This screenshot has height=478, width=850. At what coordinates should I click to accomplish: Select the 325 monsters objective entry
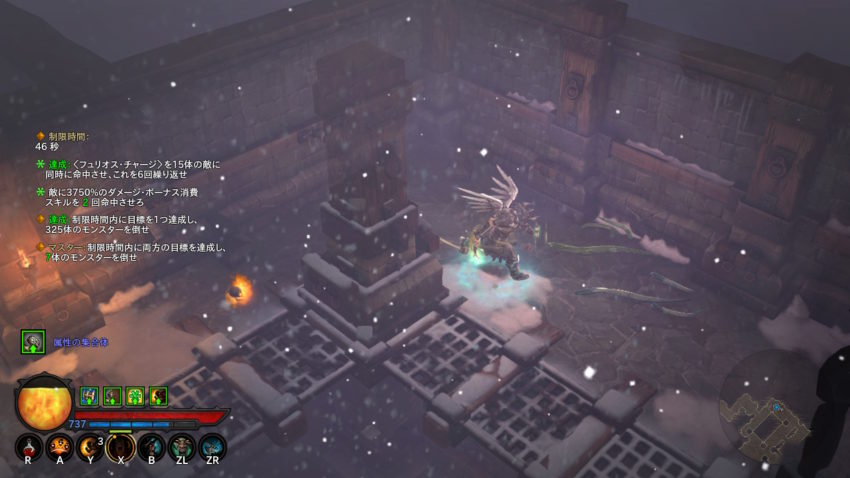click(120, 224)
